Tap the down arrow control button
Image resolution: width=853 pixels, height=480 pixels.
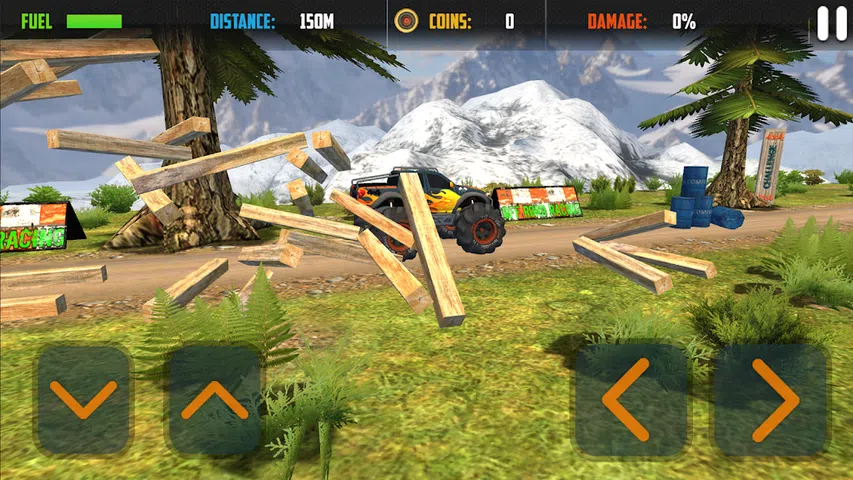(84, 400)
